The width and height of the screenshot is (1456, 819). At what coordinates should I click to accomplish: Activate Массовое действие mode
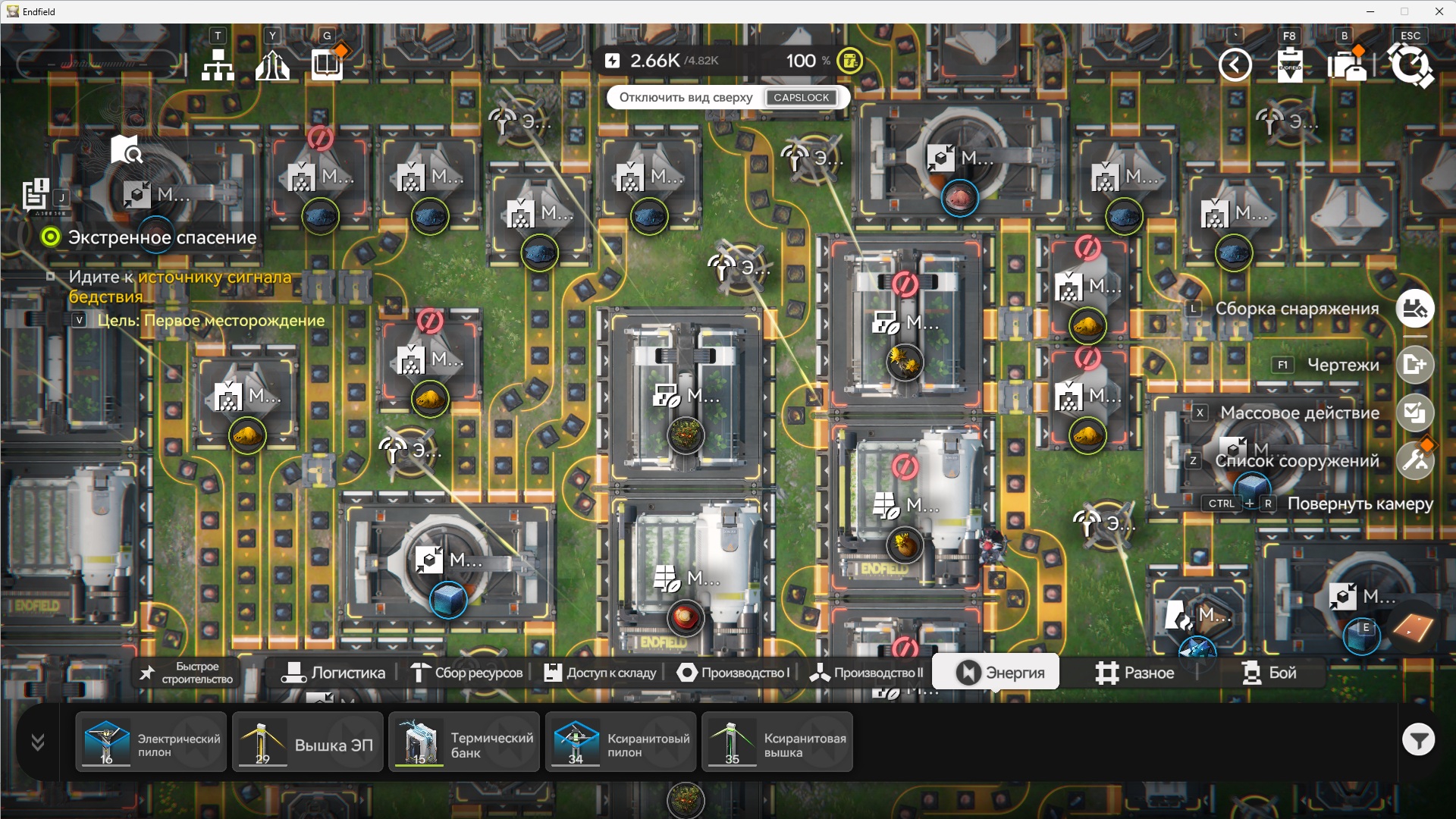click(1415, 413)
